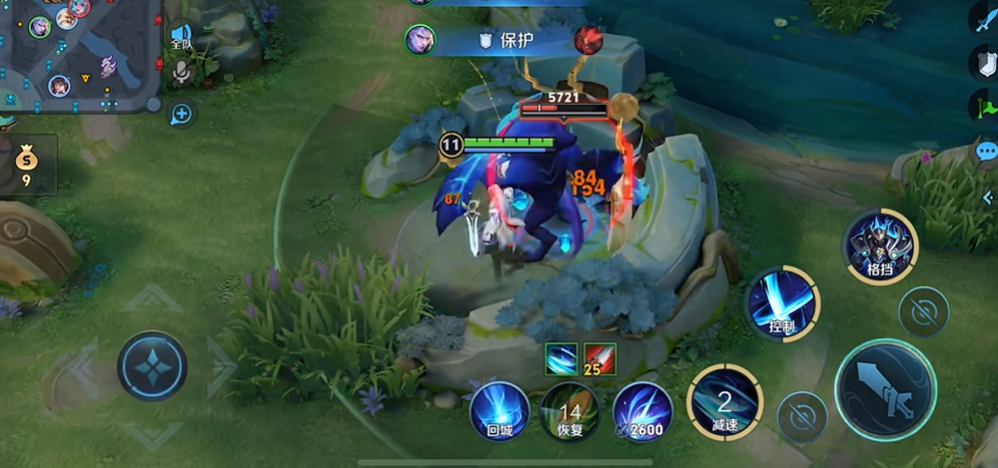Screen dimensions: 998x468
Task: Open the blue chat bubble
Action: (986, 152)
